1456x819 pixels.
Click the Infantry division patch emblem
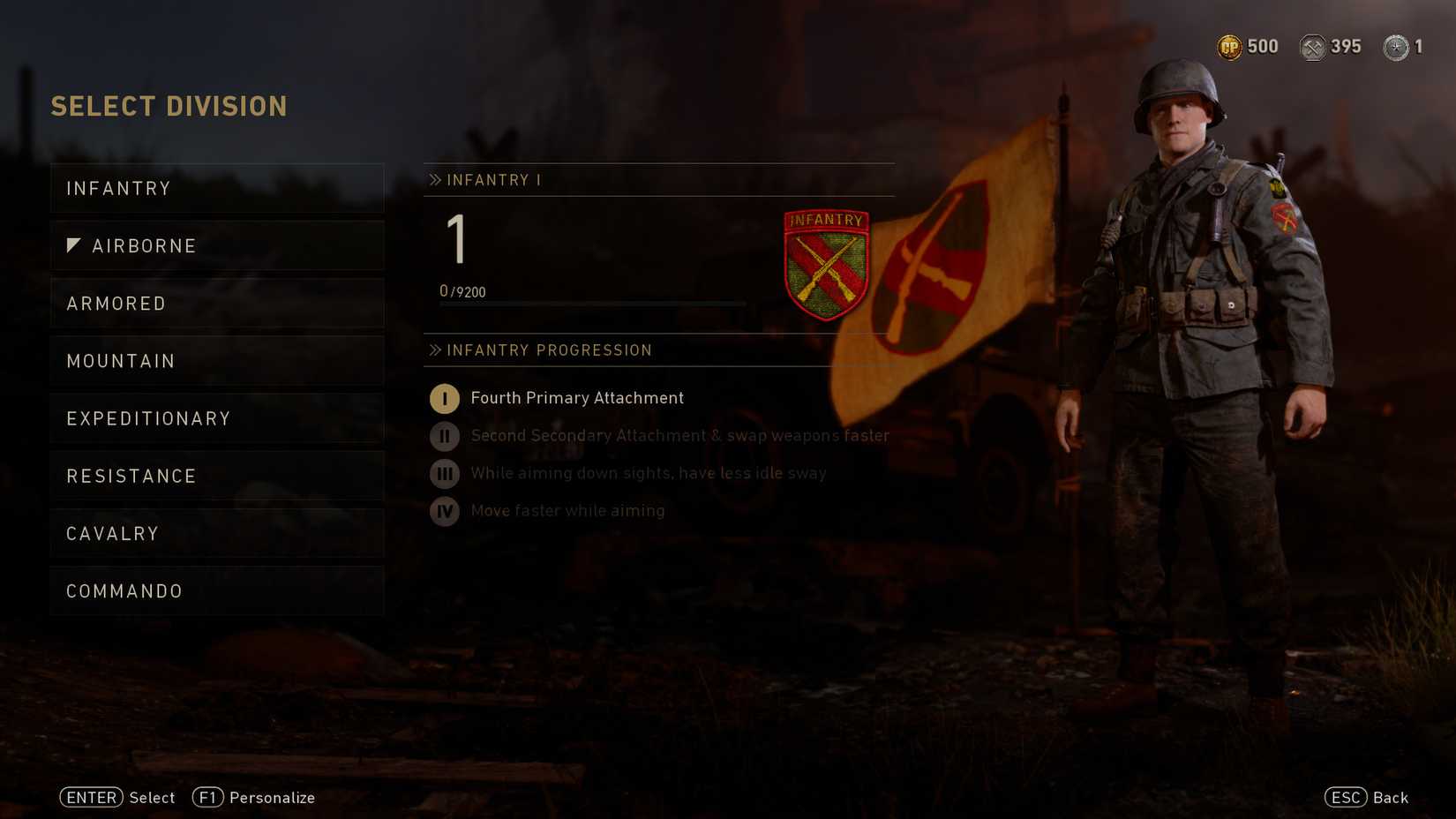coord(826,262)
